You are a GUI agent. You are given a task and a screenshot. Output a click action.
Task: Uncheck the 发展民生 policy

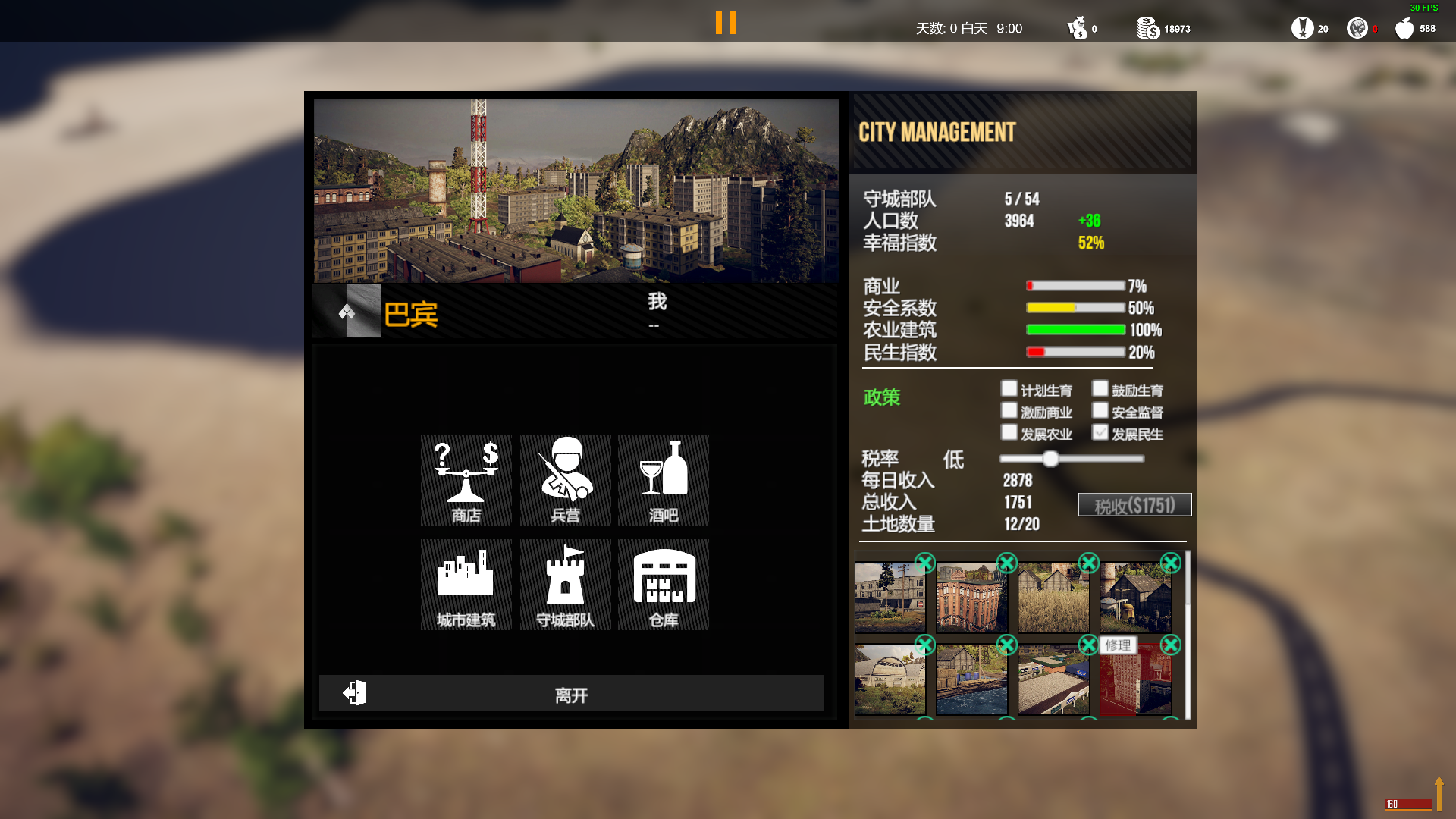click(1100, 433)
